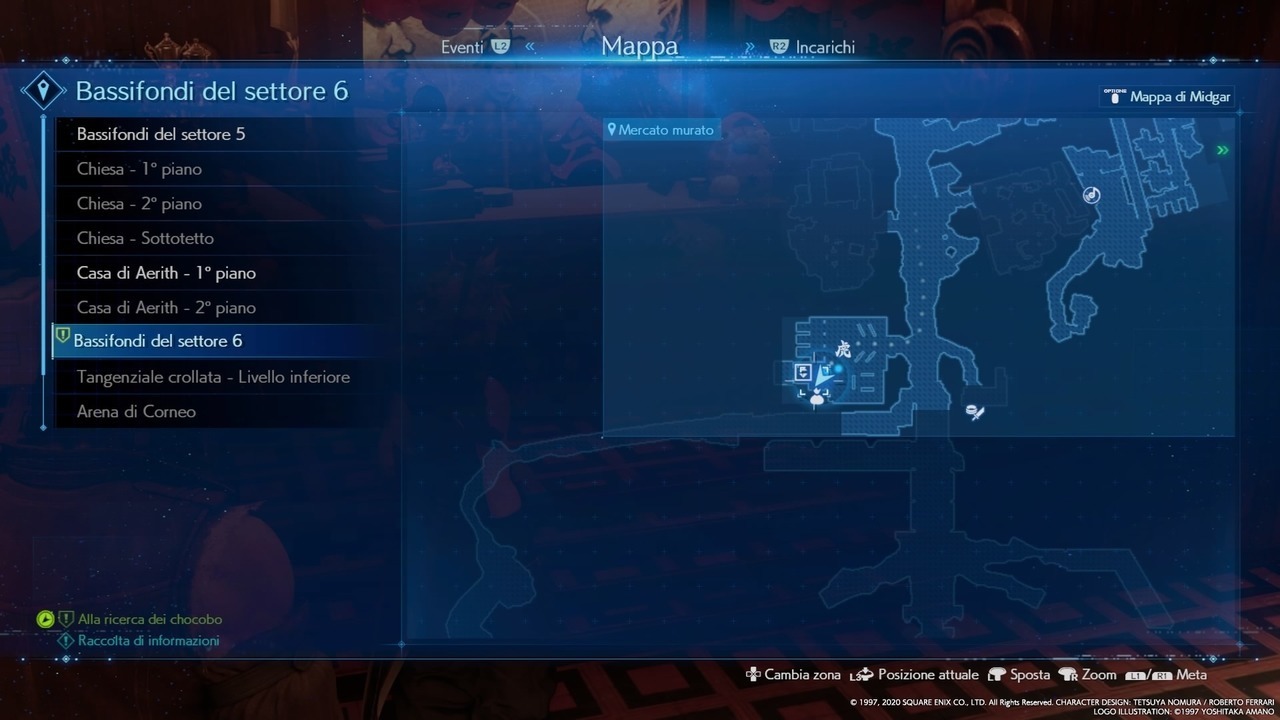The height and width of the screenshot is (720, 1280).
Task: Click the Mercato murato location label
Action: tap(661, 130)
